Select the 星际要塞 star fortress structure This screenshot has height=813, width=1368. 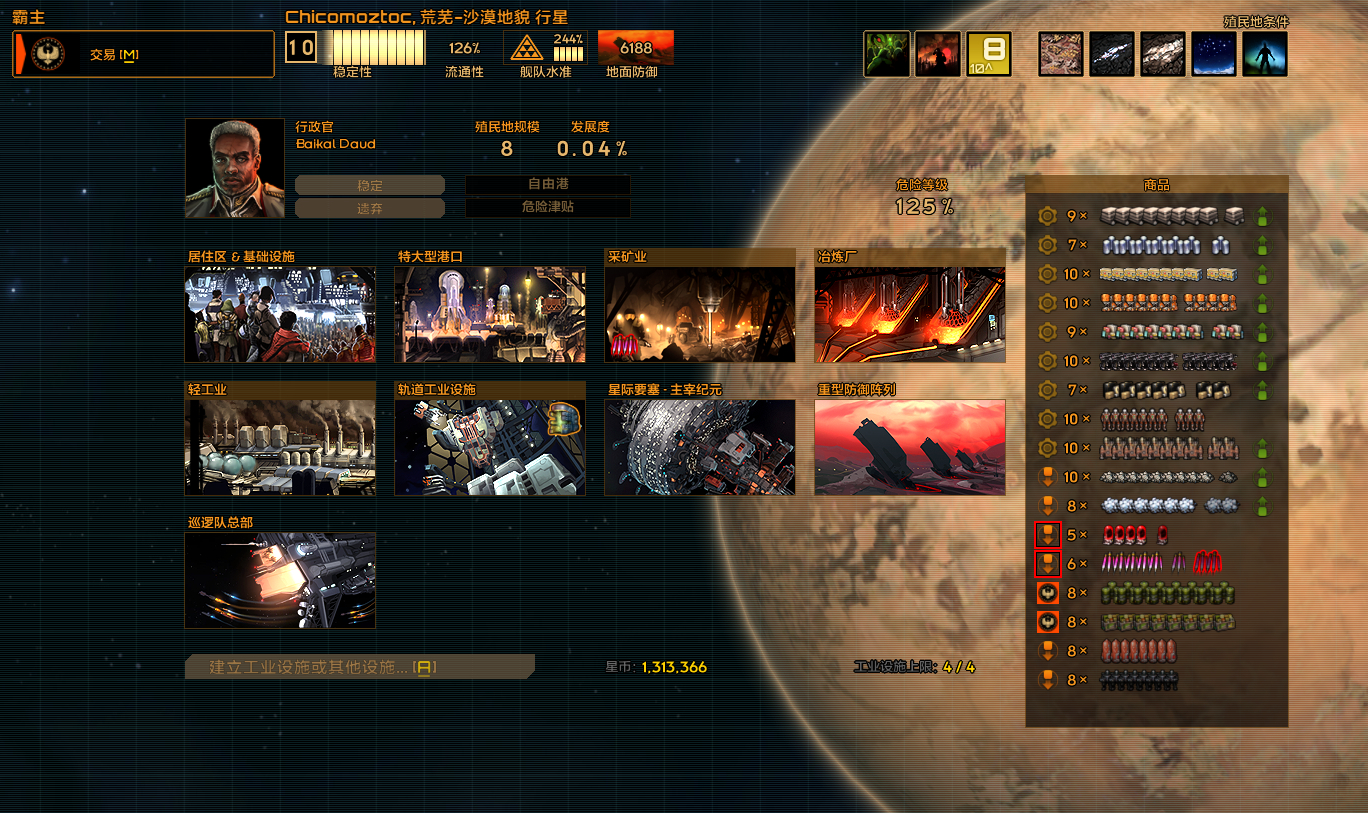tap(700, 446)
